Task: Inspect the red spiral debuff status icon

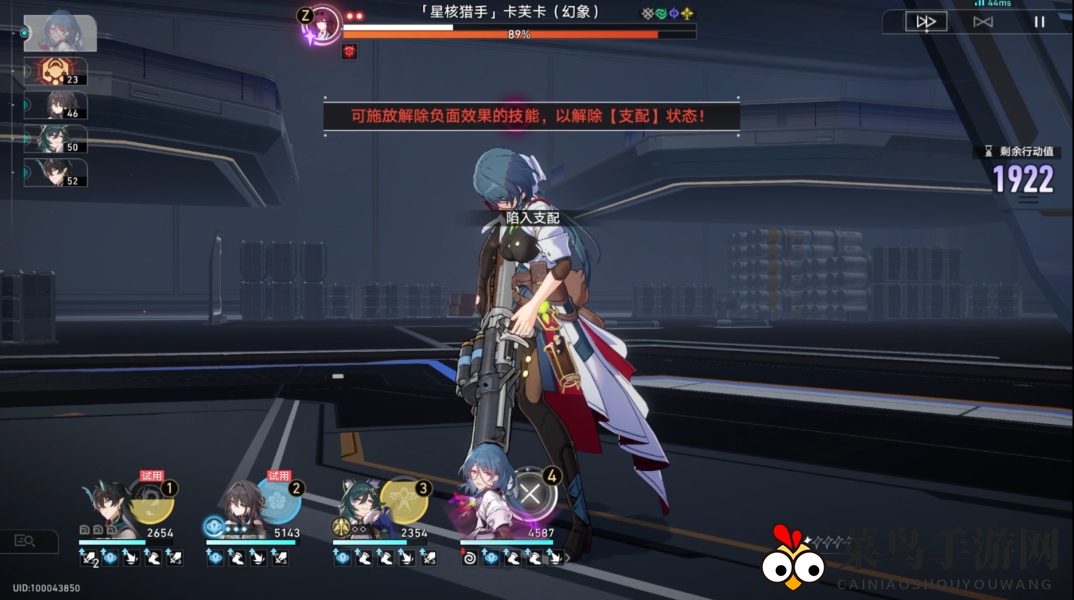Action: pos(468,558)
